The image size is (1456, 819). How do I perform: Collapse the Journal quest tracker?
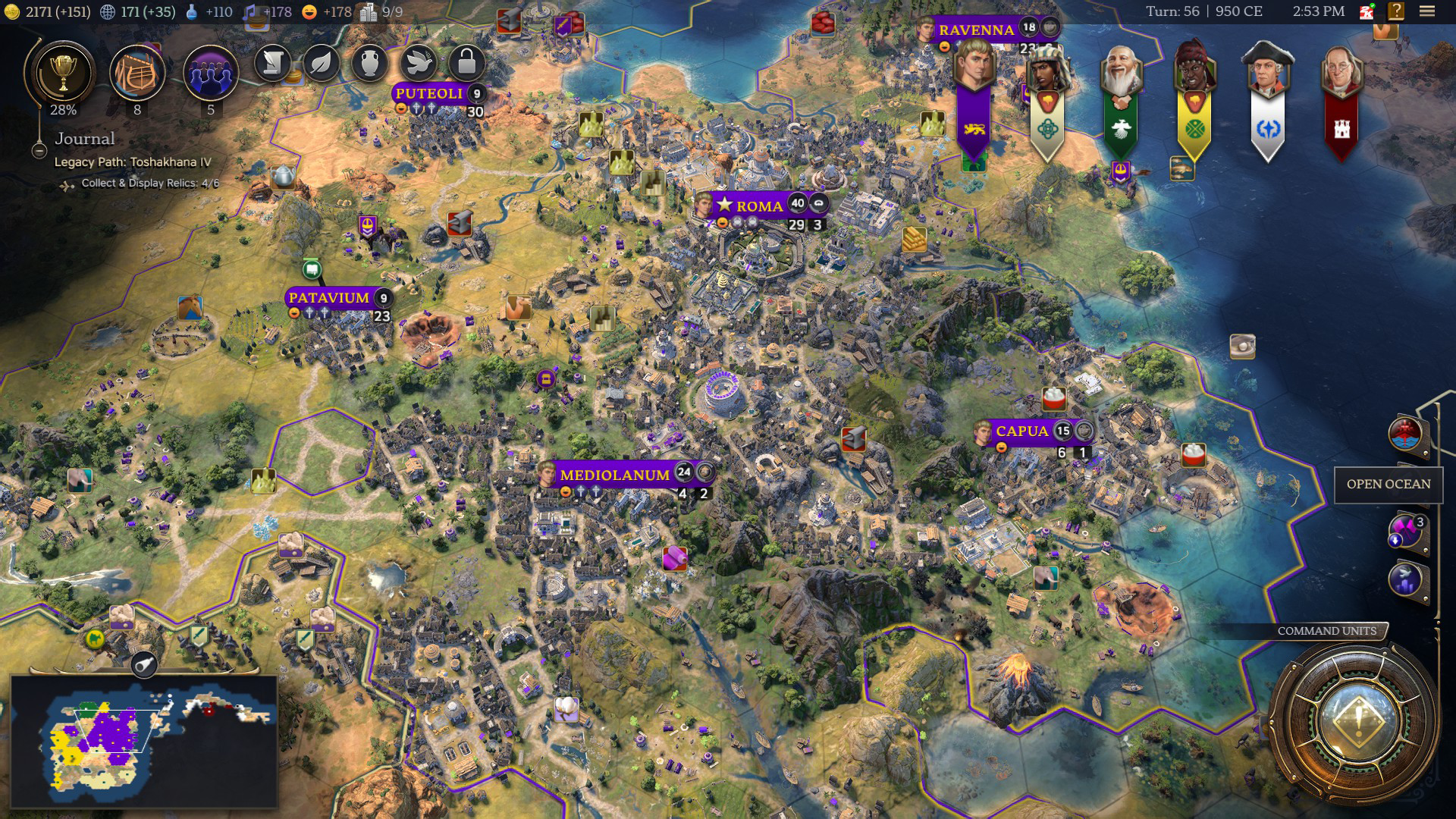pyautogui.click(x=39, y=151)
